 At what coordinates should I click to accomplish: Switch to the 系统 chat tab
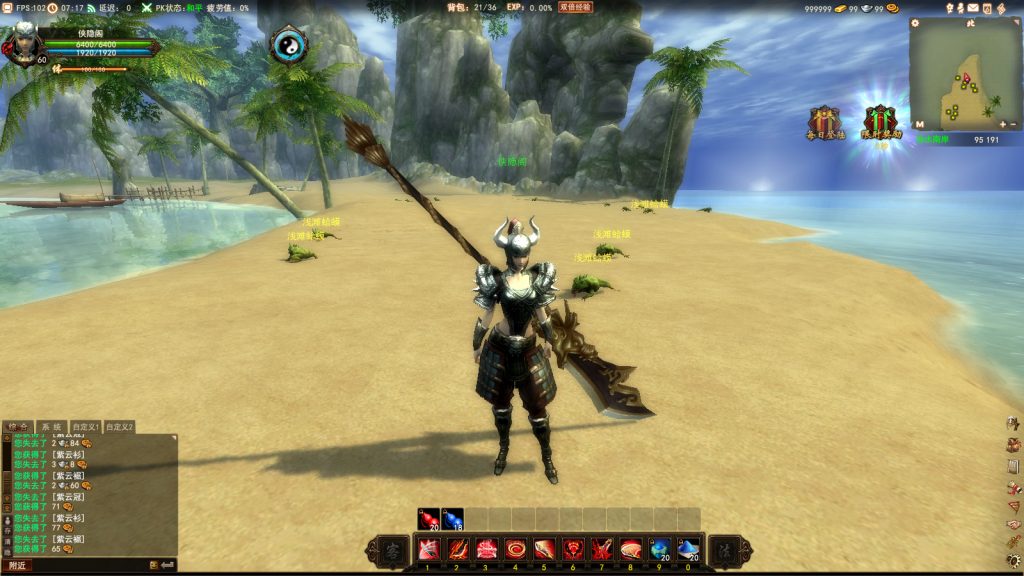(x=52, y=427)
